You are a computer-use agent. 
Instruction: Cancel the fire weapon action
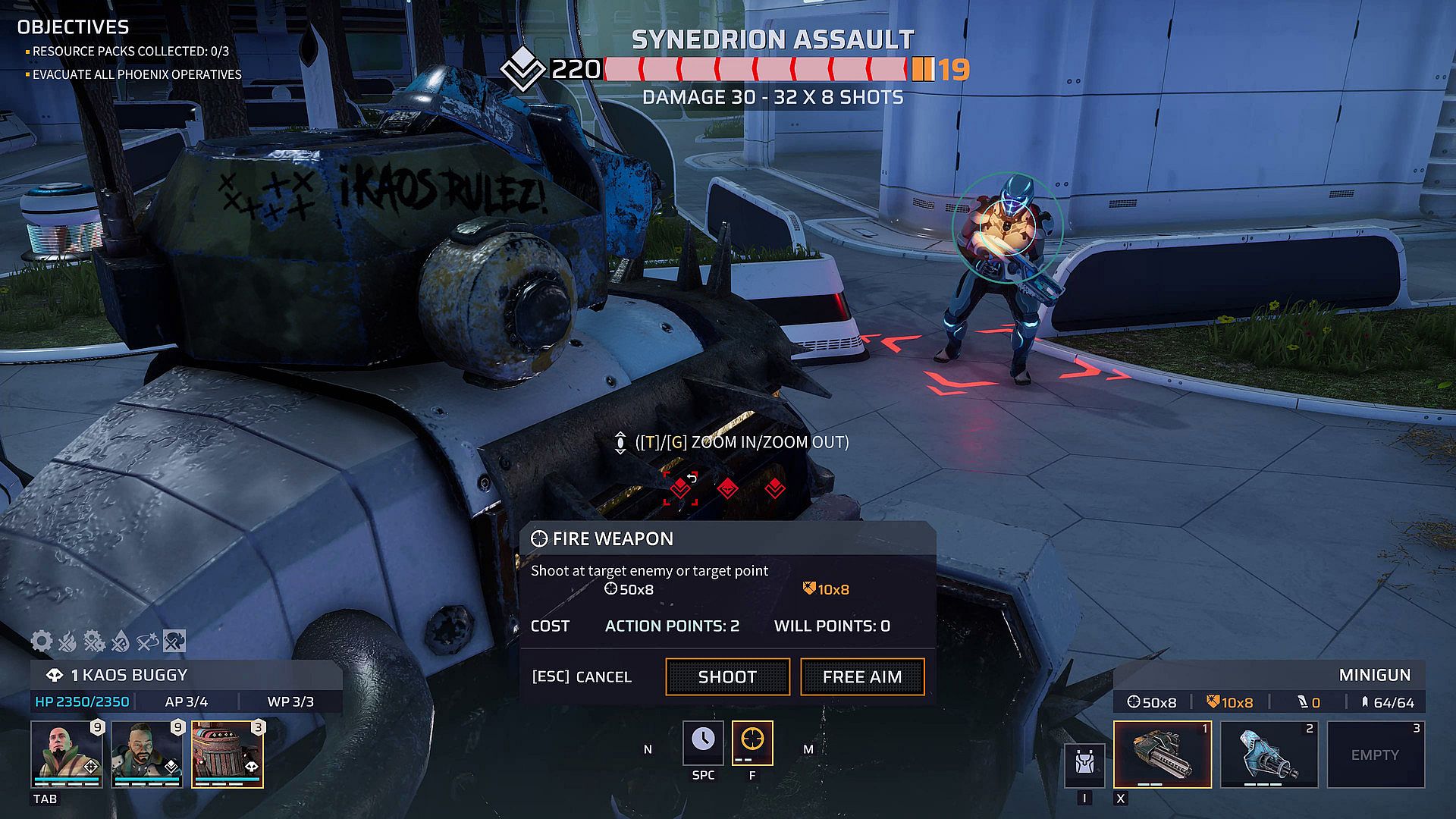coord(582,676)
